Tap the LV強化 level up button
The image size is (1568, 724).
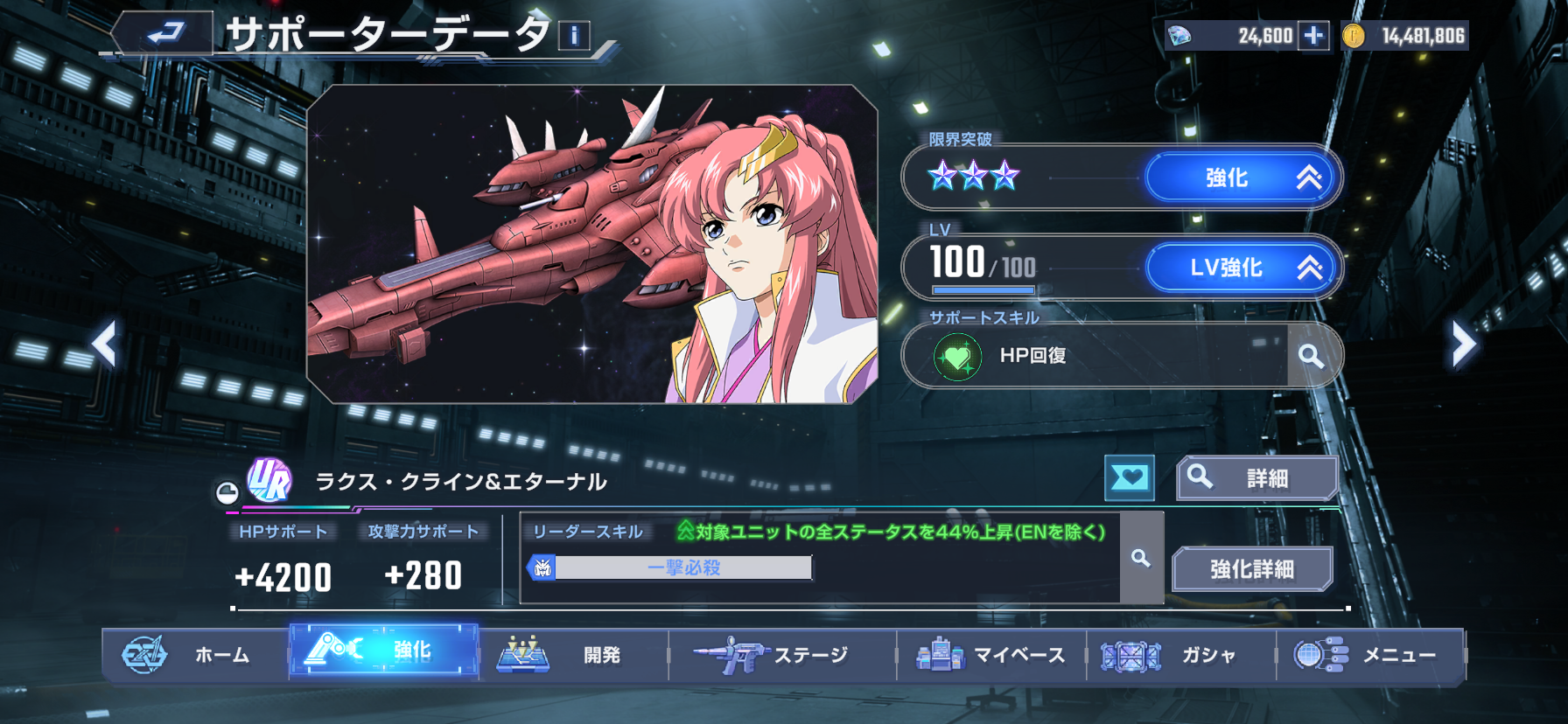click(x=1241, y=268)
